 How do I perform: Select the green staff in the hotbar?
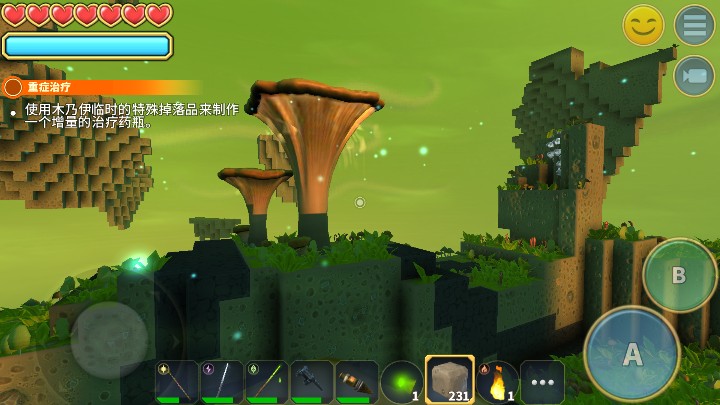tap(266, 382)
